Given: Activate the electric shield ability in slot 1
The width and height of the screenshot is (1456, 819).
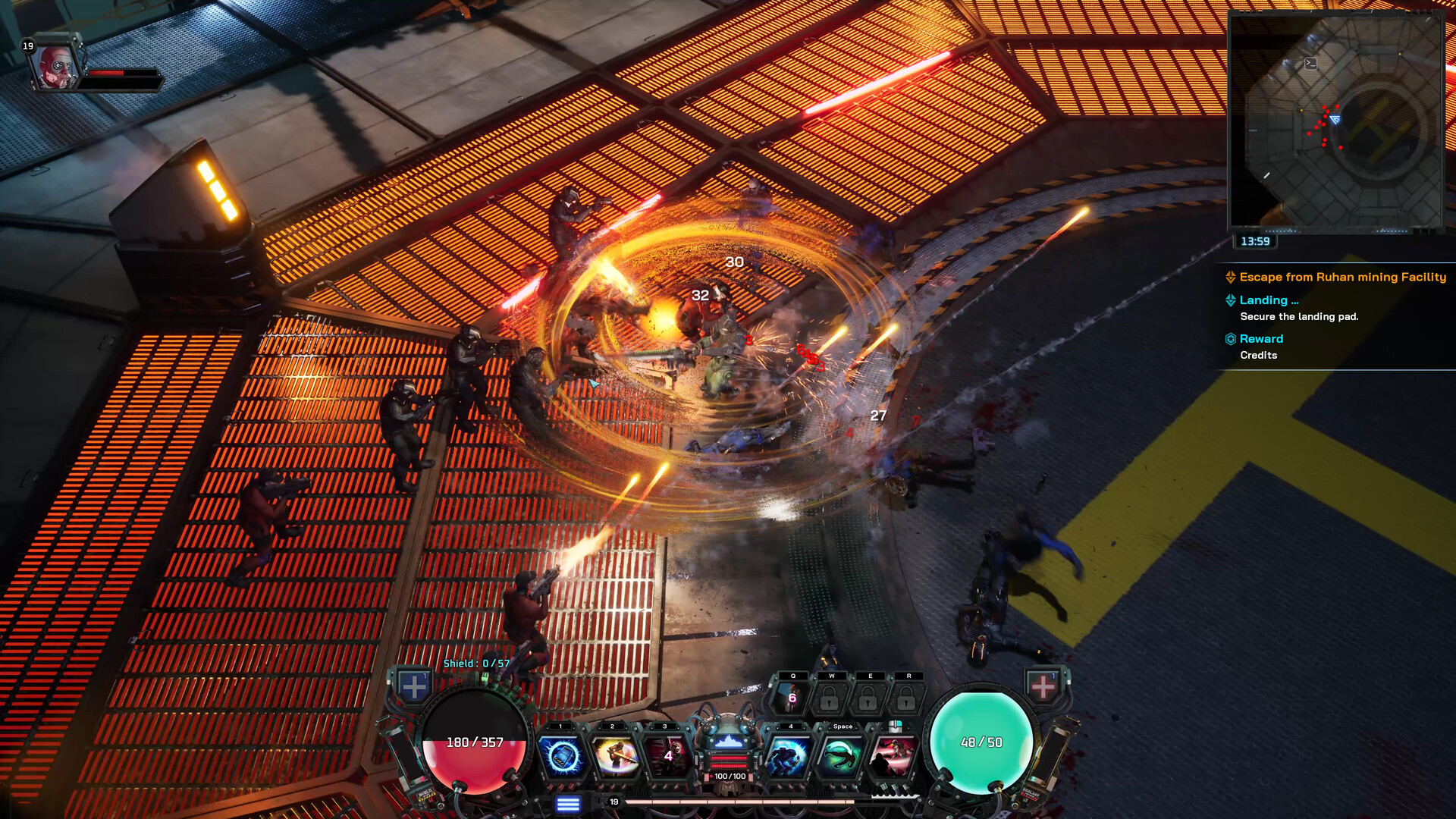Looking at the screenshot, I should click(562, 756).
